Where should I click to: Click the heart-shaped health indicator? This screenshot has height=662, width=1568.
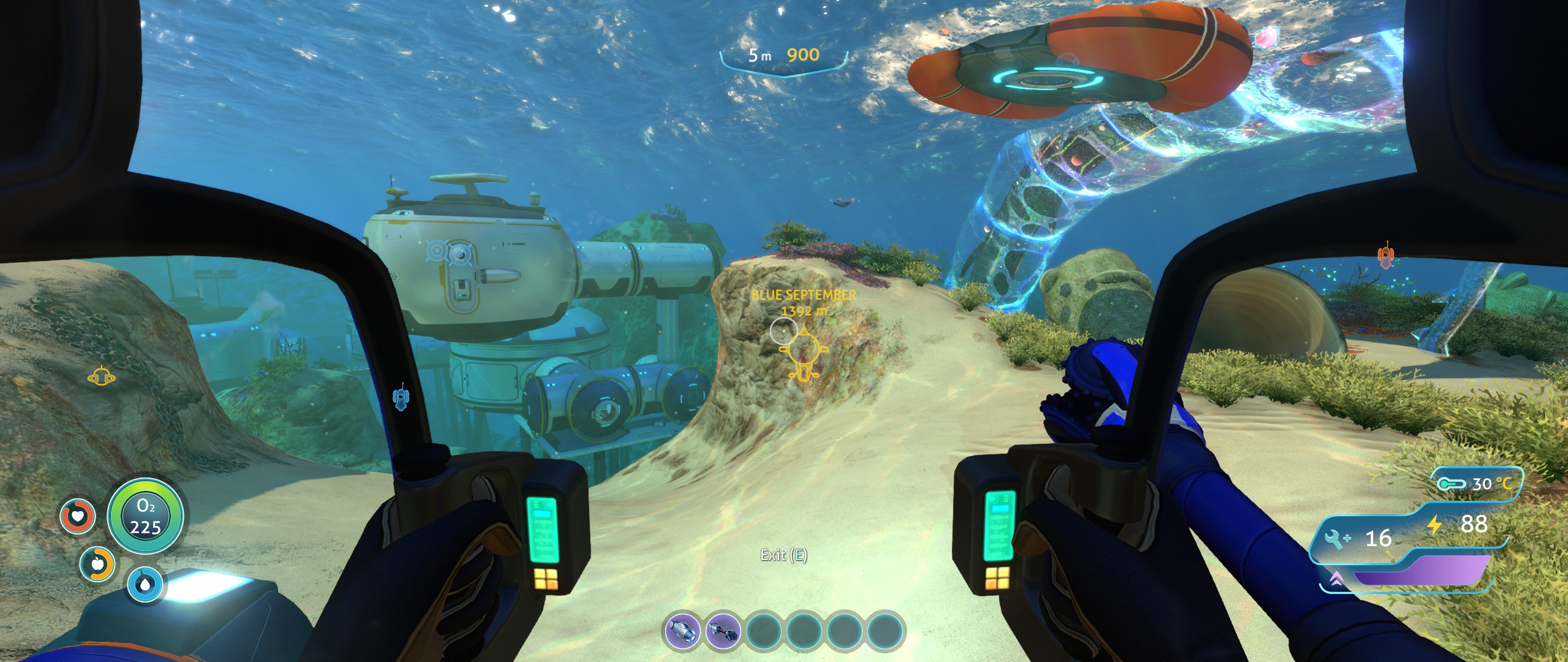click(x=78, y=516)
